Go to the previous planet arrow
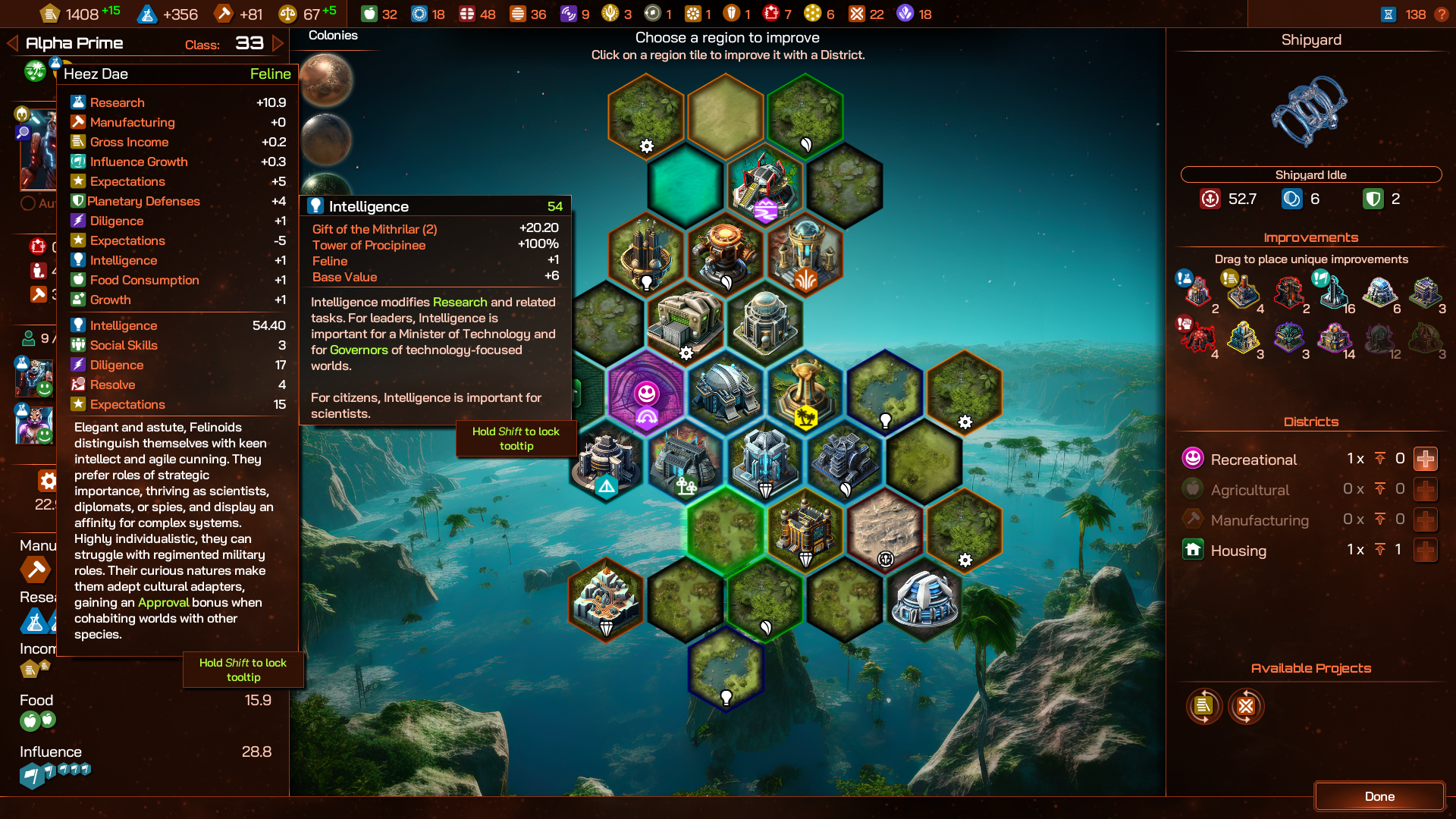Screen dimensions: 1456x819 (x=12, y=43)
